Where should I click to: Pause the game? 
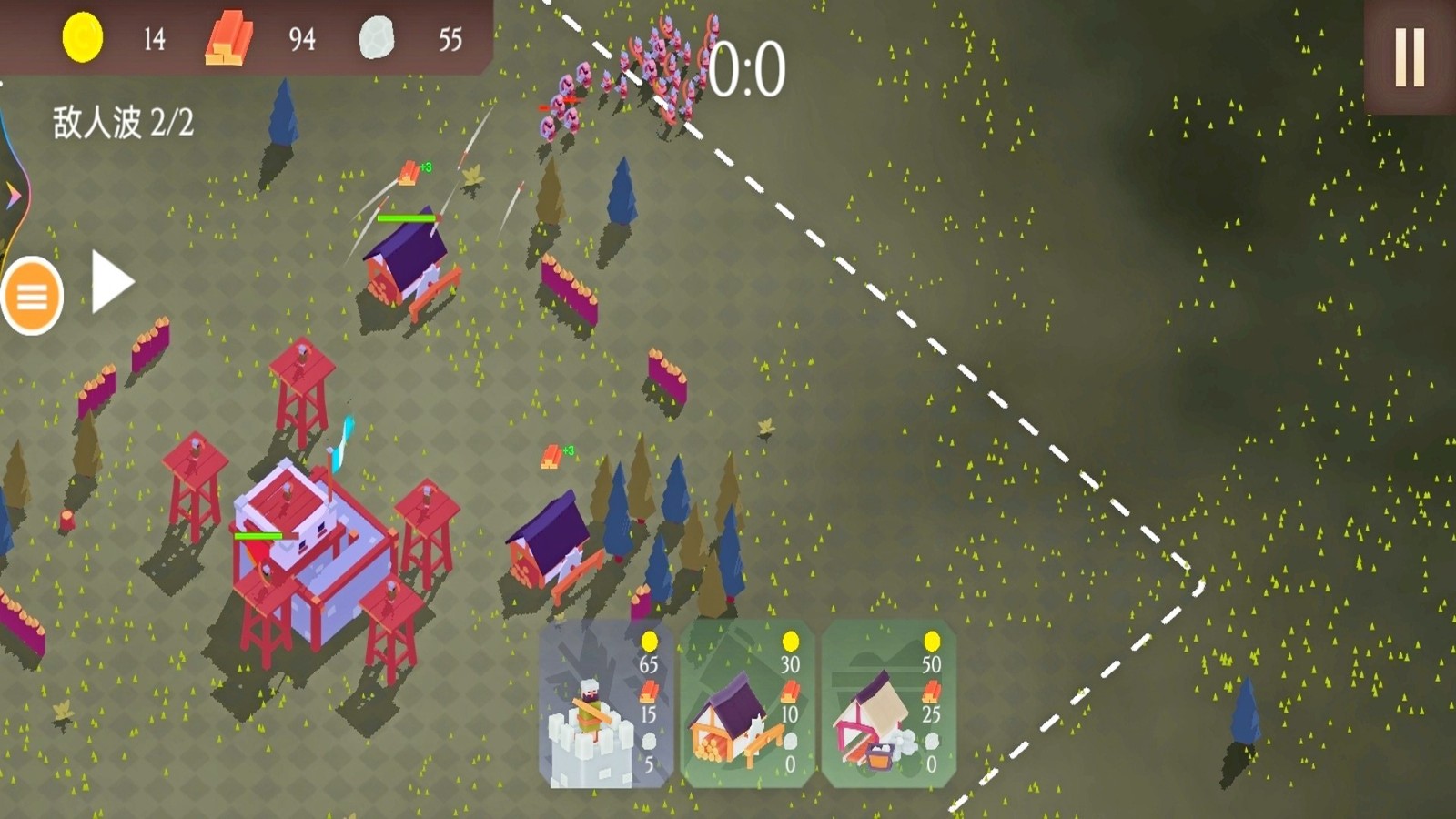pyautogui.click(x=1410, y=56)
